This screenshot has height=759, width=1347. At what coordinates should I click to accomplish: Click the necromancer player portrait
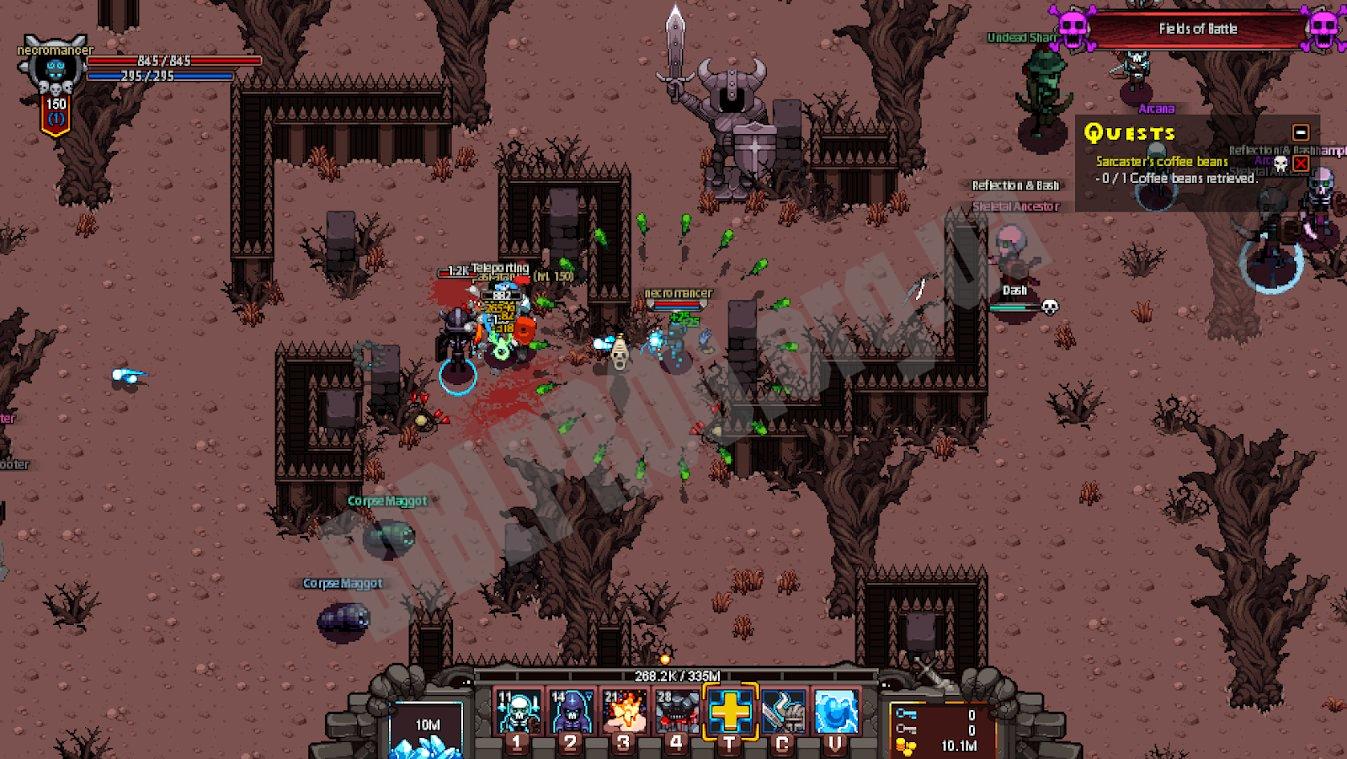click(x=54, y=70)
